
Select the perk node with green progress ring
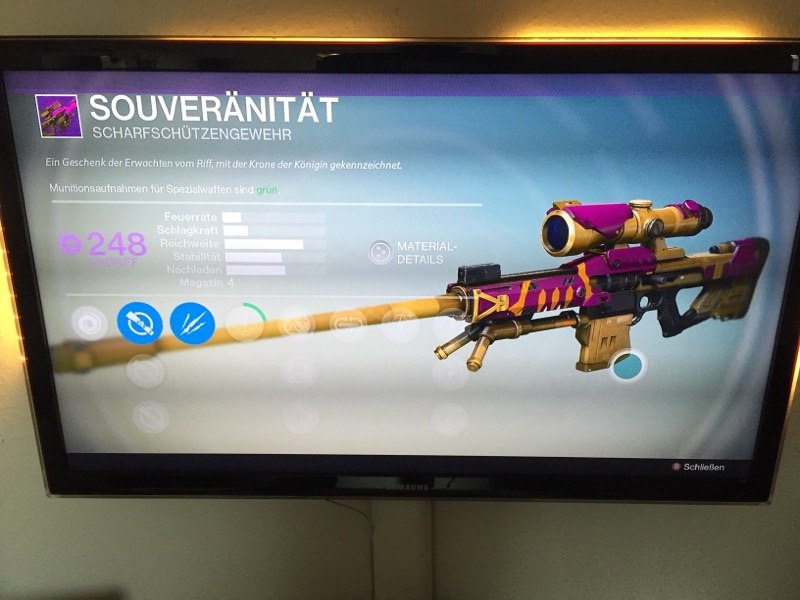pyautogui.click(x=246, y=322)
